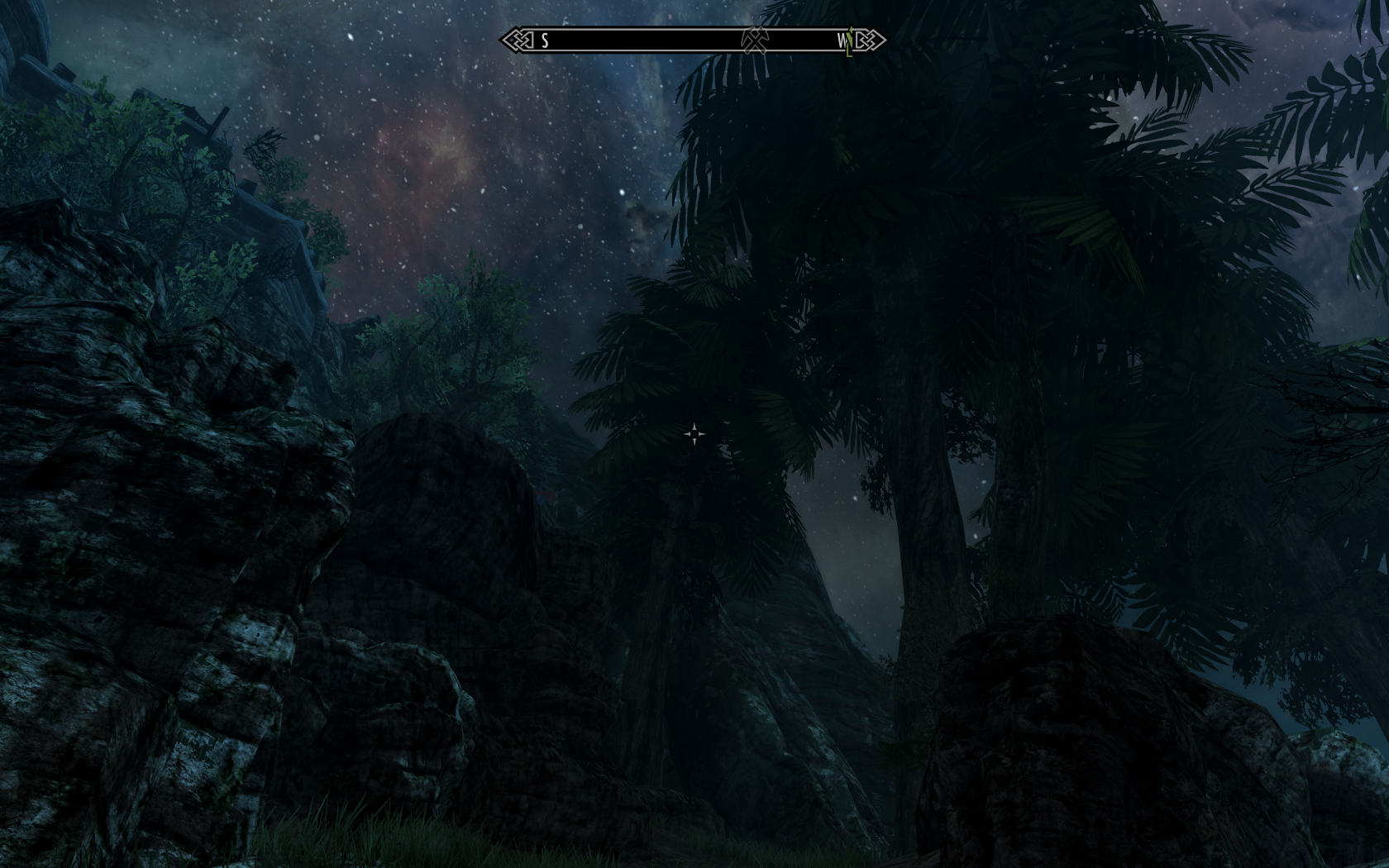Click the crossed pickaxes mine marker on compass

pyautogui.click(x=753, y=40)
